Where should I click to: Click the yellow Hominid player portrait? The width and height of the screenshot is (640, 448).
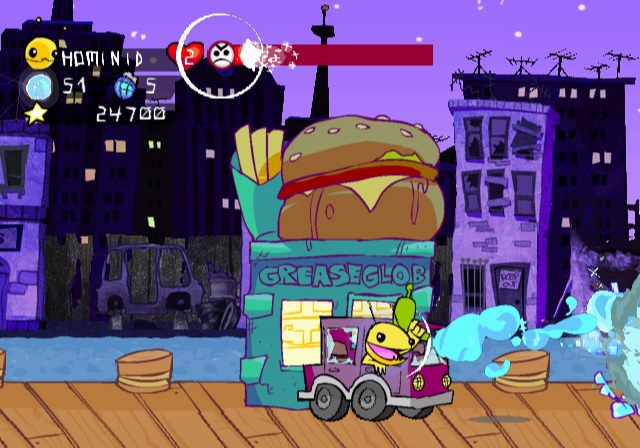pyautogui.click(x=41, y=53)
